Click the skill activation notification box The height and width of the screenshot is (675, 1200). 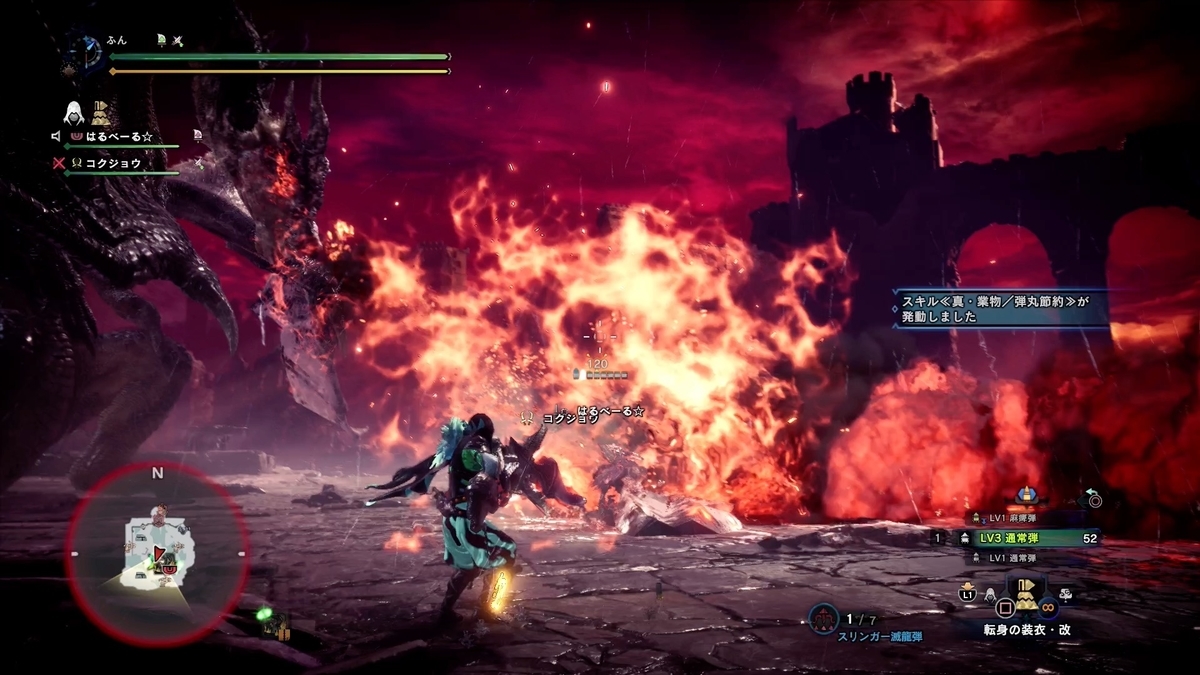click(1000, 306)
